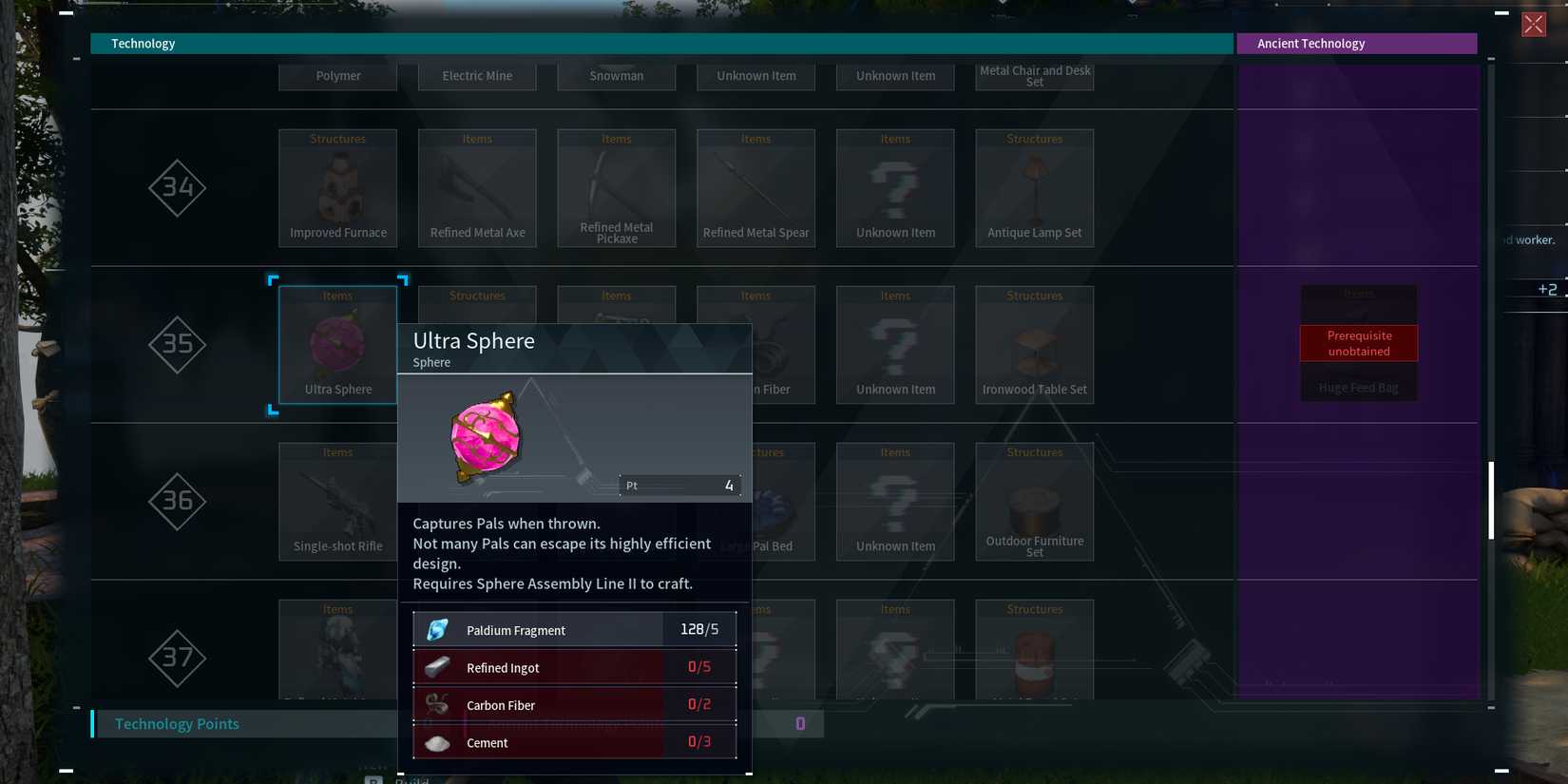Choose the Polymer technology

(x=337, y=75)
